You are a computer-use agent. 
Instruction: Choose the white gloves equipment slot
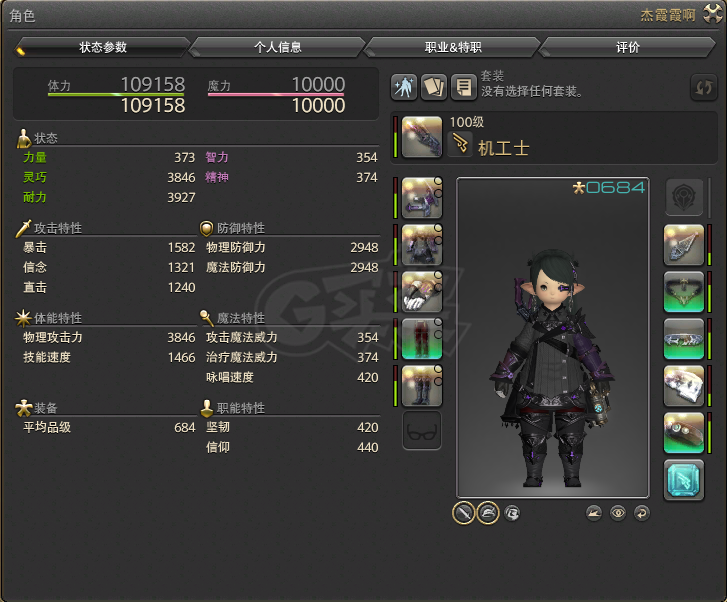coord(422,292)
